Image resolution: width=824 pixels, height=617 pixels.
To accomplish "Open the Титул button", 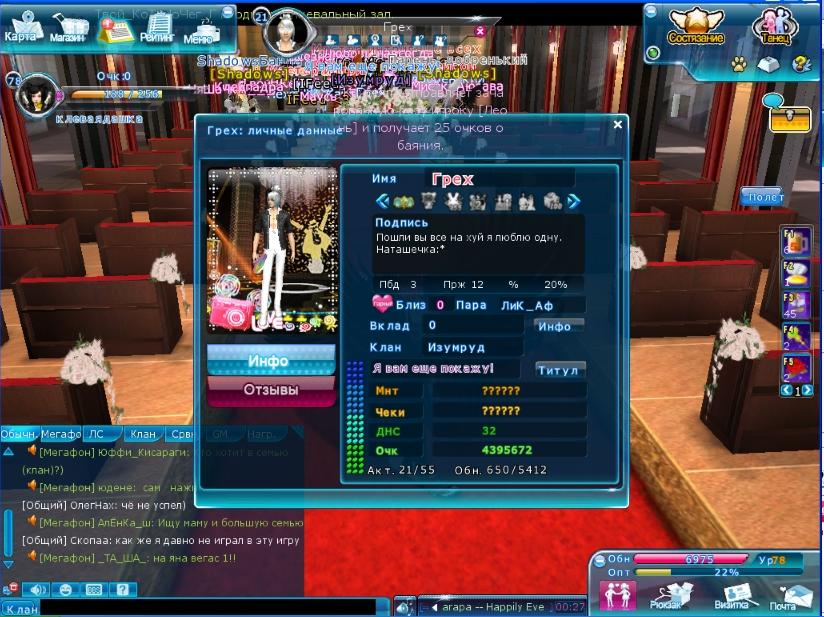I will coord(558,370).
